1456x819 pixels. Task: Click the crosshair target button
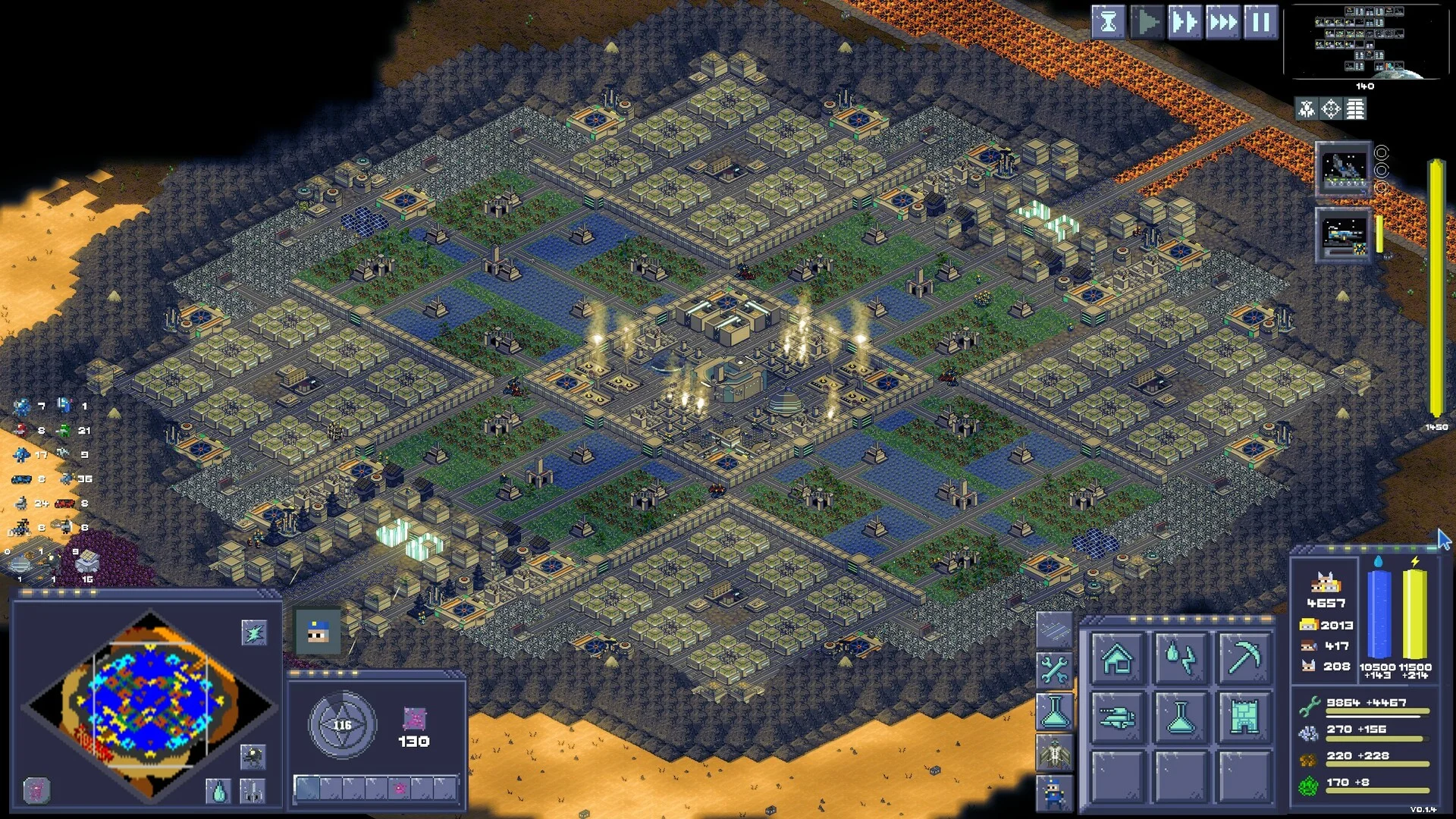[1331, 109]
